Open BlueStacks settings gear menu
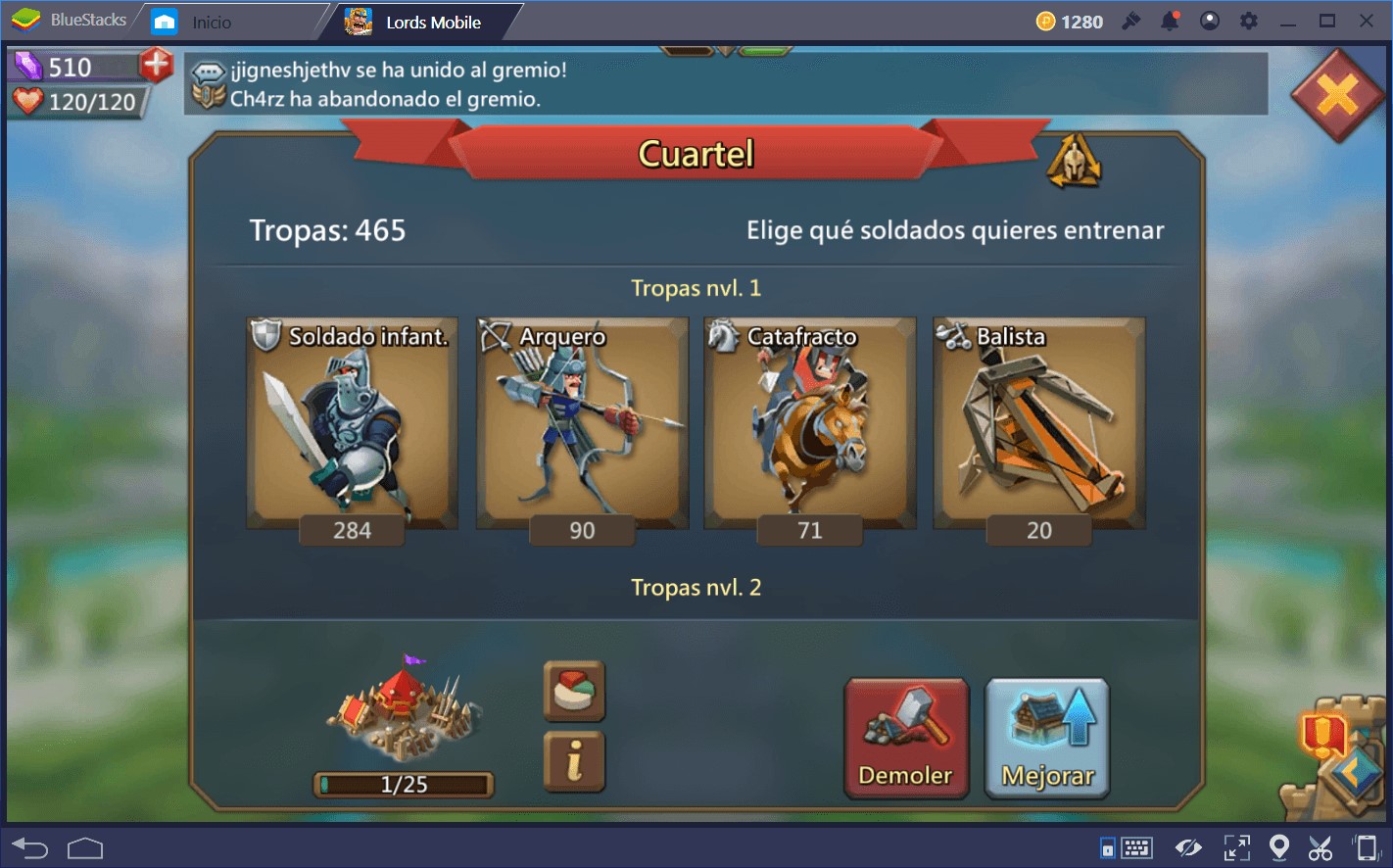This screenshot has width=1393, height=868. 1248,20
